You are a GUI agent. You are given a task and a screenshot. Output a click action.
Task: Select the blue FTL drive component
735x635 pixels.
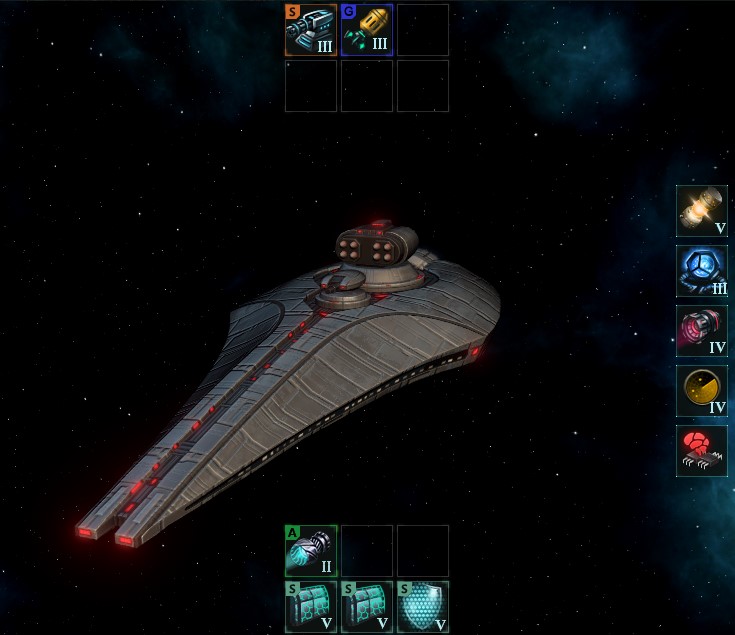point(702,271)
